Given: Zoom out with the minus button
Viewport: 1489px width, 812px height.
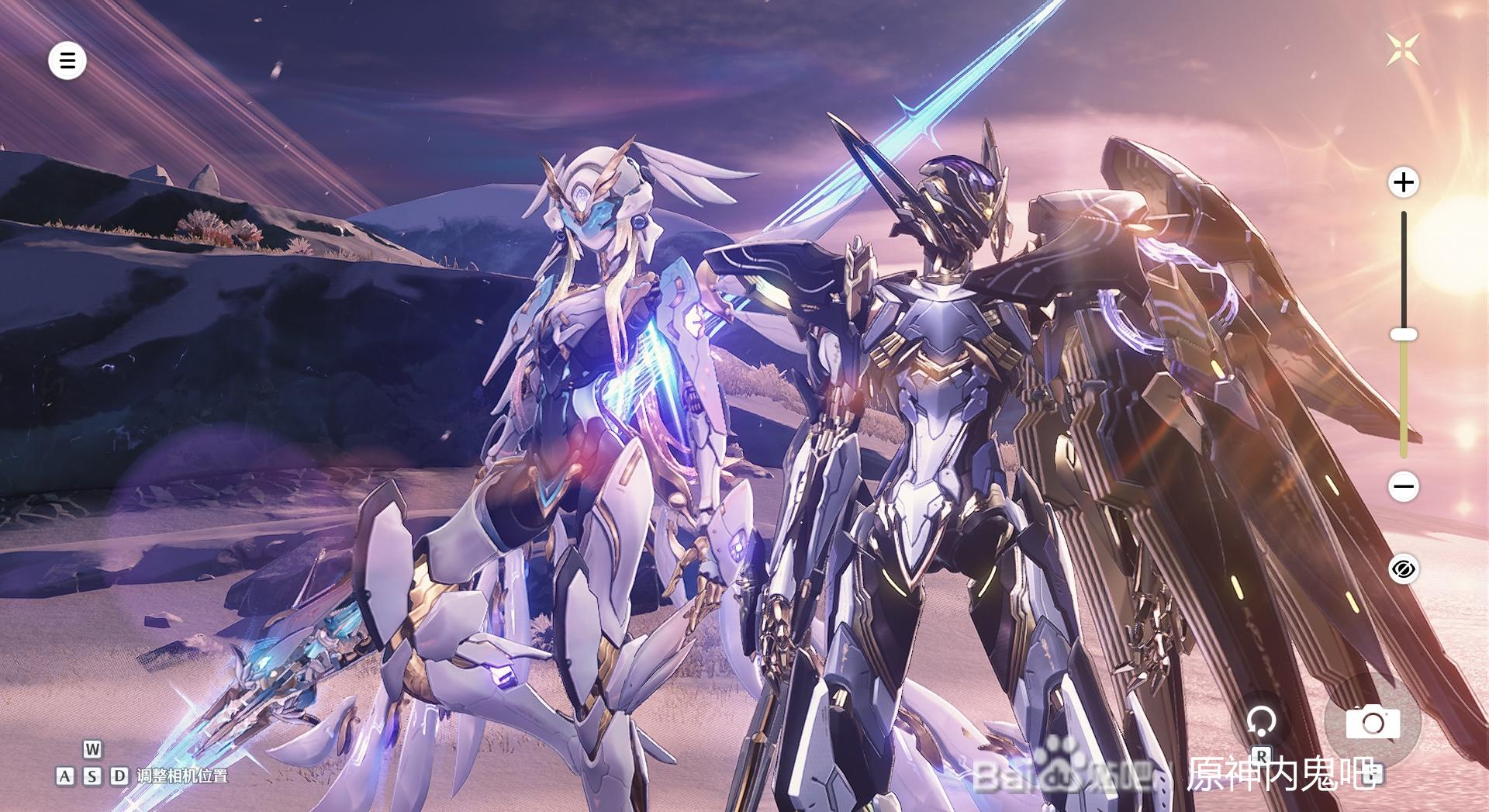Looking at the screenshot, I should (x=1403, y=487).
